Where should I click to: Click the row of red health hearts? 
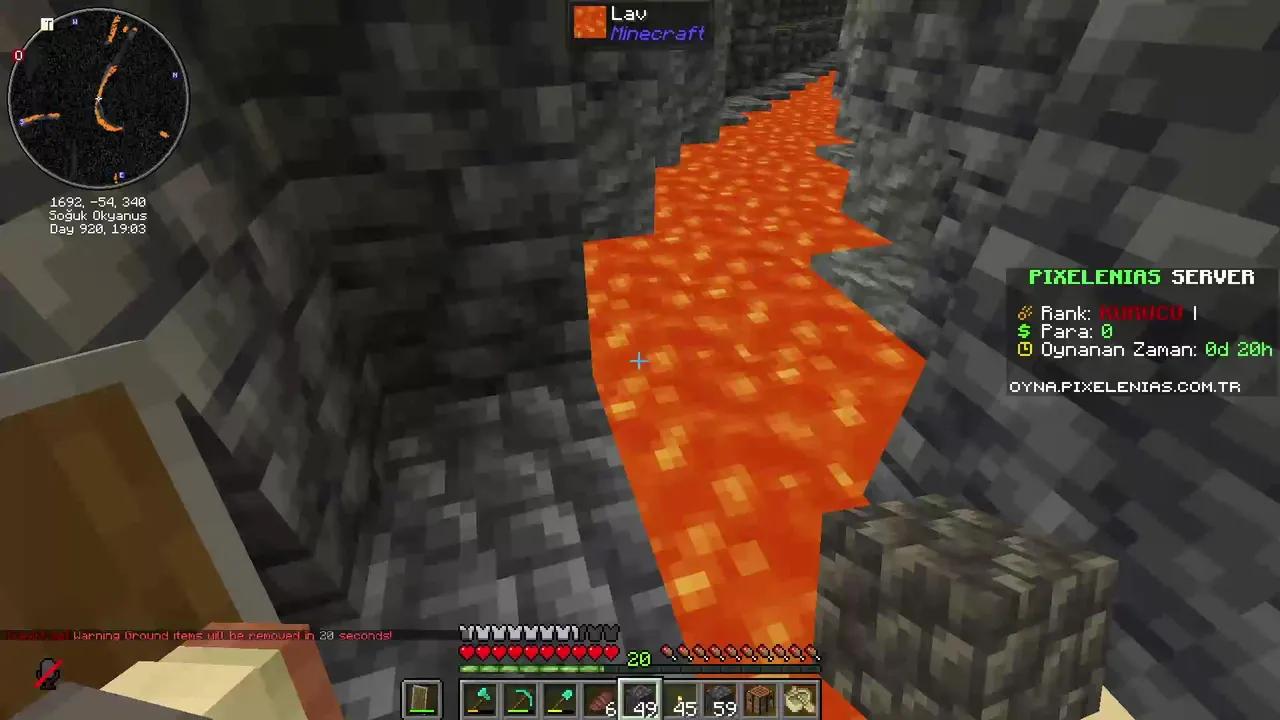(x=540, y=652)
